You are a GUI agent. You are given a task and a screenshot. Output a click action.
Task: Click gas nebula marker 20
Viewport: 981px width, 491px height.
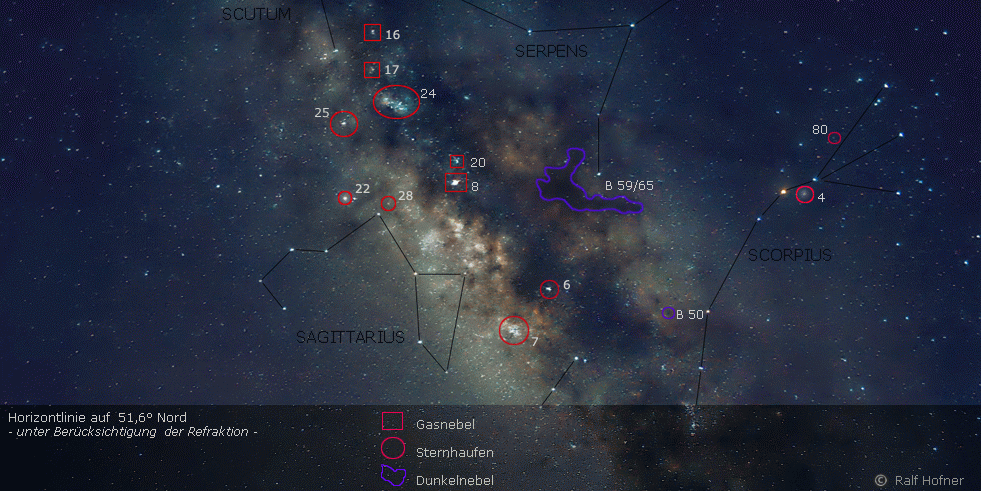457,161
